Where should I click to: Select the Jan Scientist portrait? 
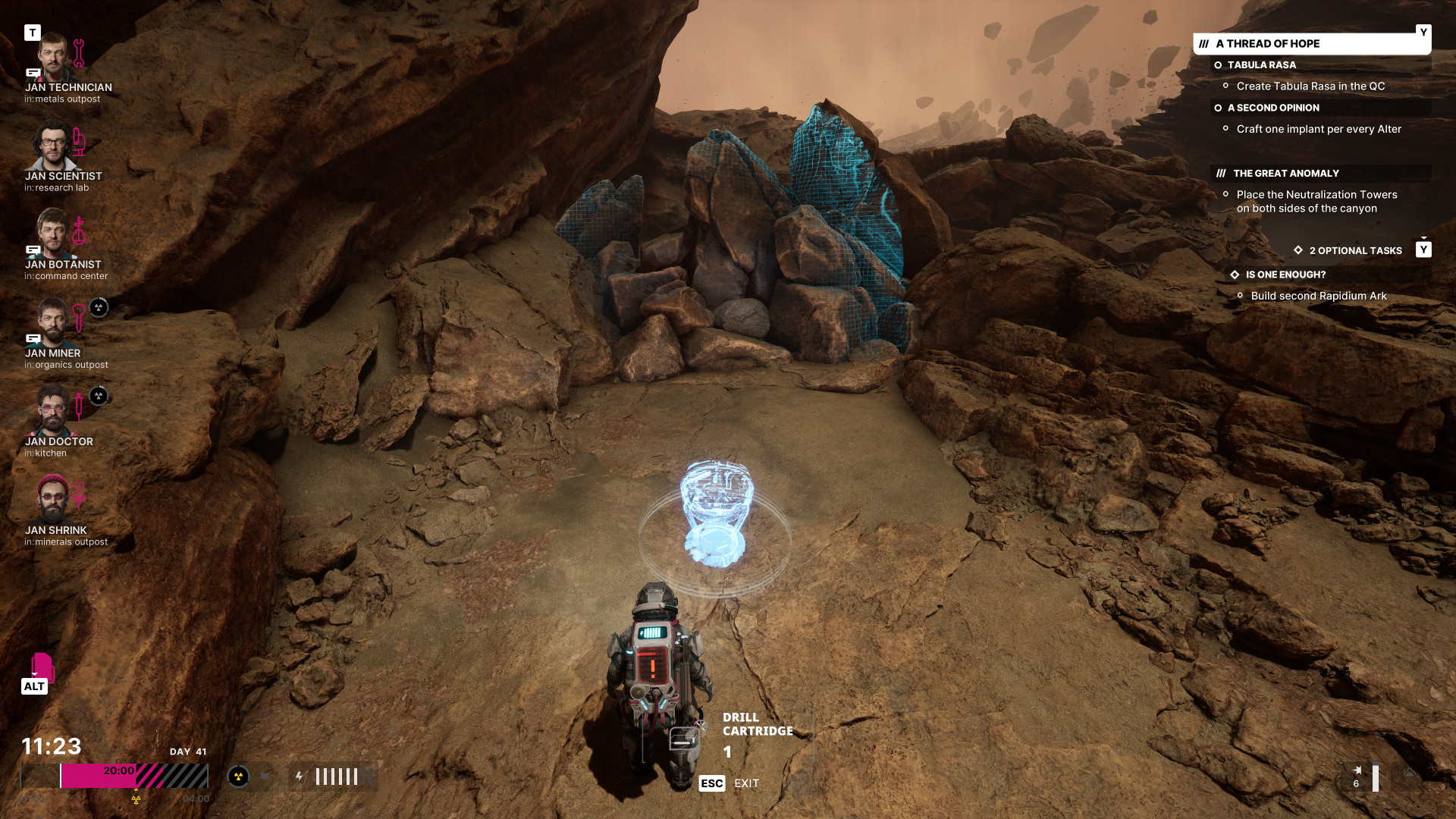pos(52,146)
